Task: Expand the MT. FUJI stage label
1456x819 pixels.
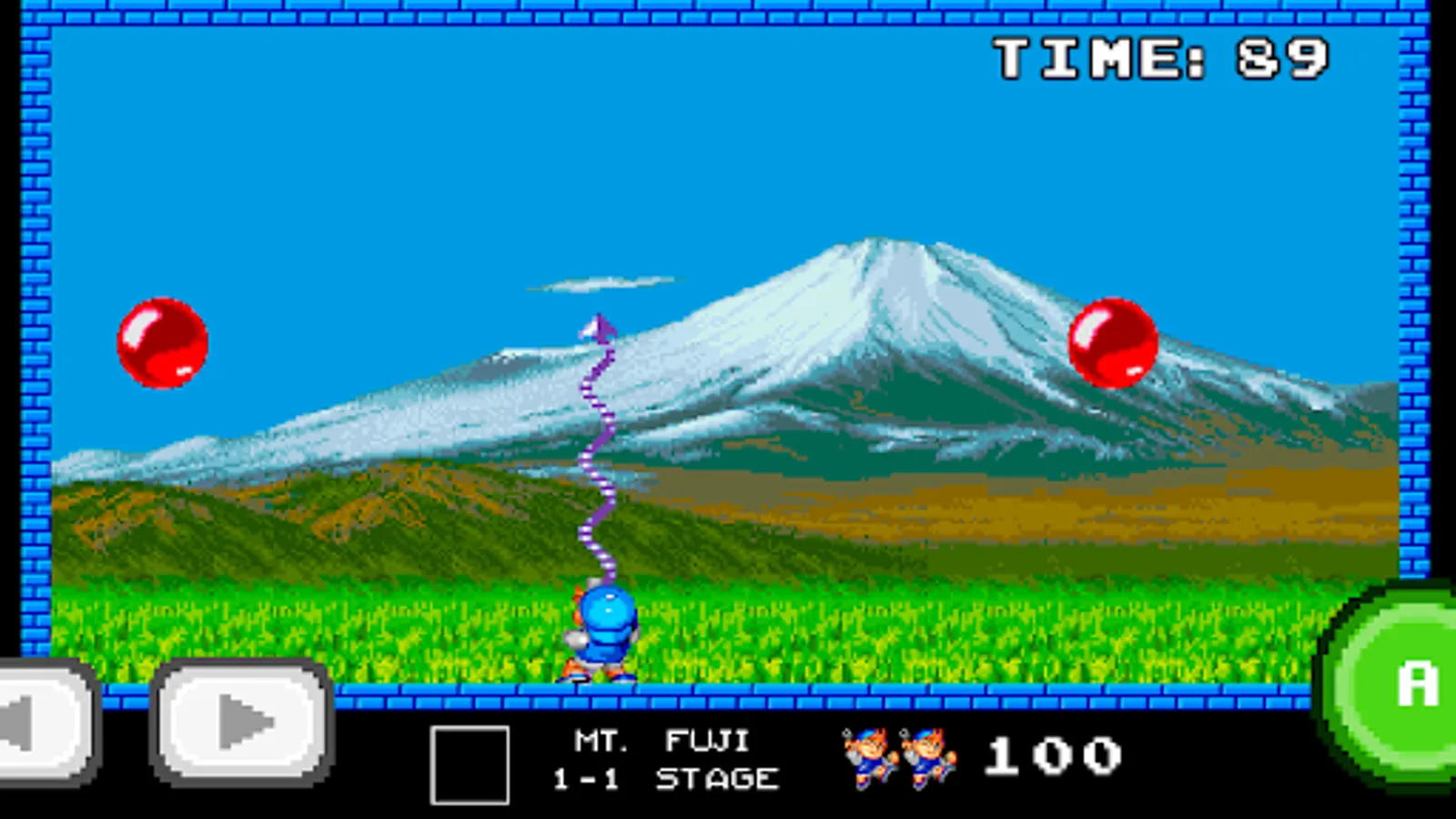Action: [660, 739]
